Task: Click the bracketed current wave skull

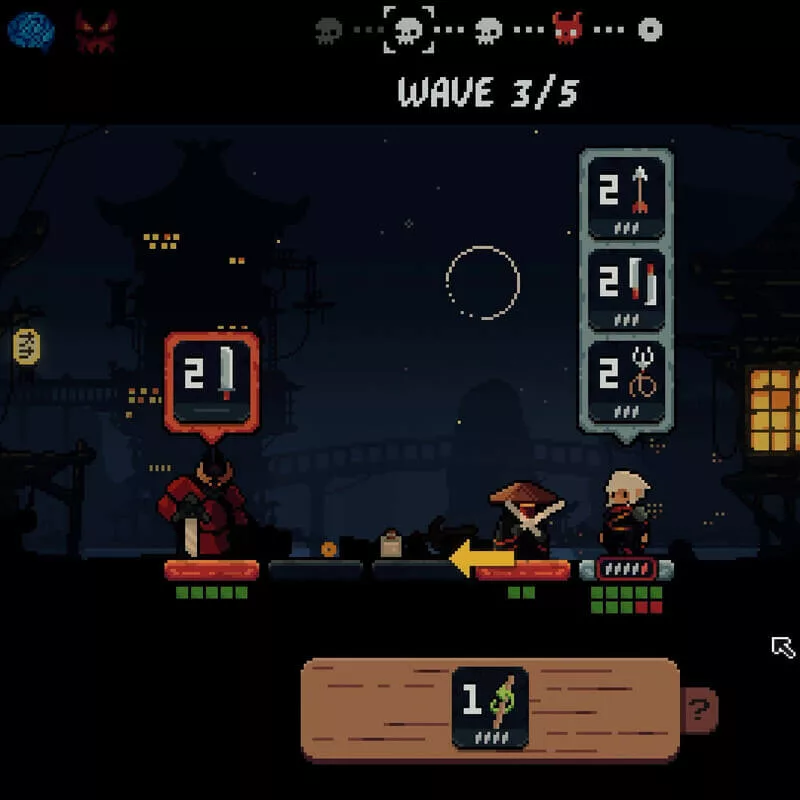Action: coord(409,30)
